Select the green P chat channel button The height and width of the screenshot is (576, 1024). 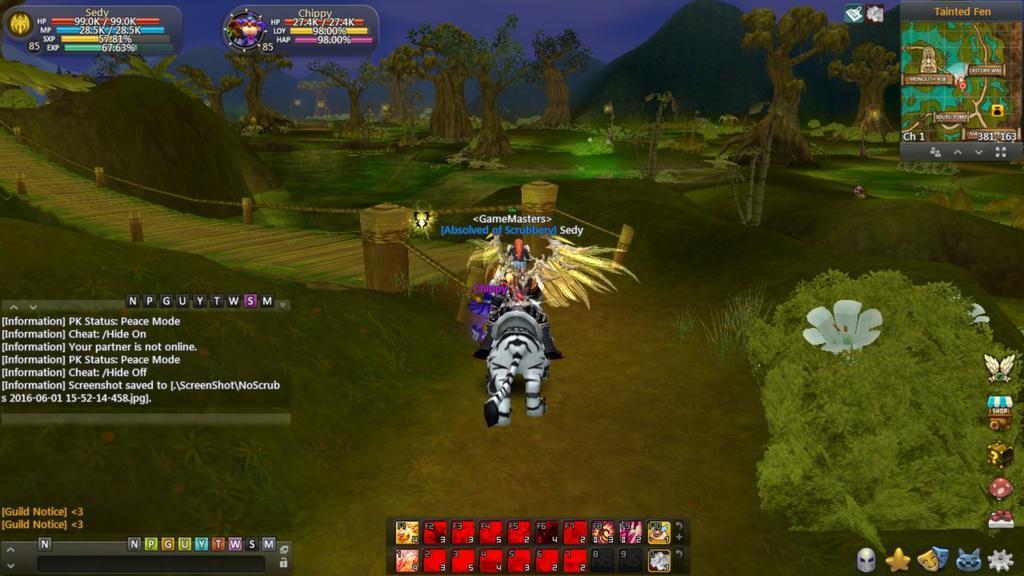tap(150, 544)
